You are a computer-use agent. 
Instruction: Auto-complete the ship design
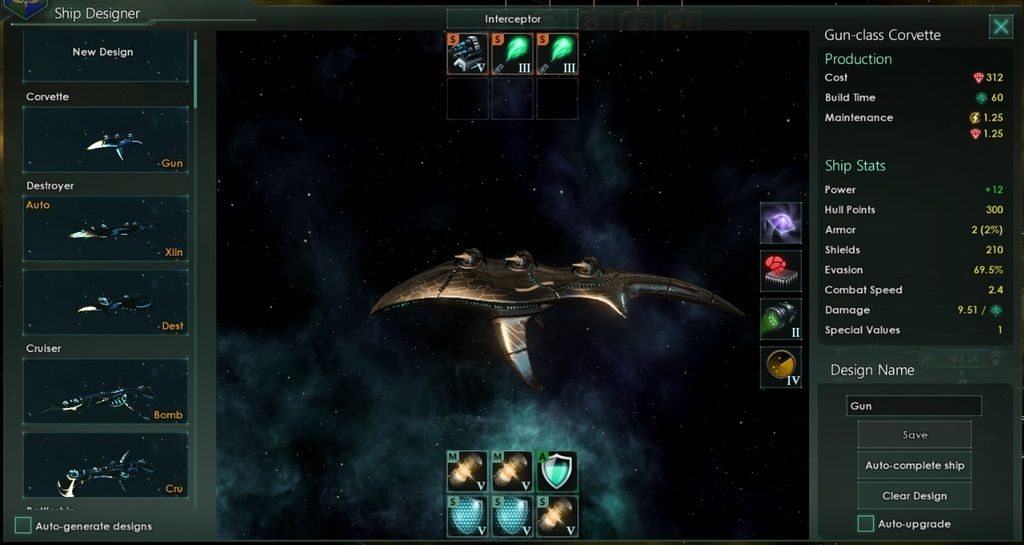tap(914, 465)
